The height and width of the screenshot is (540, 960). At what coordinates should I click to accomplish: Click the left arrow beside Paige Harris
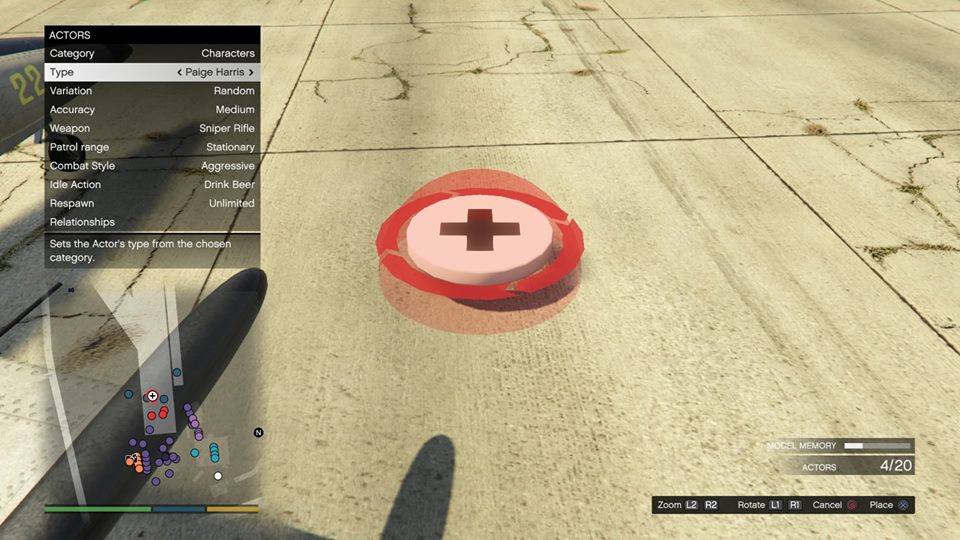pos(179,72)
